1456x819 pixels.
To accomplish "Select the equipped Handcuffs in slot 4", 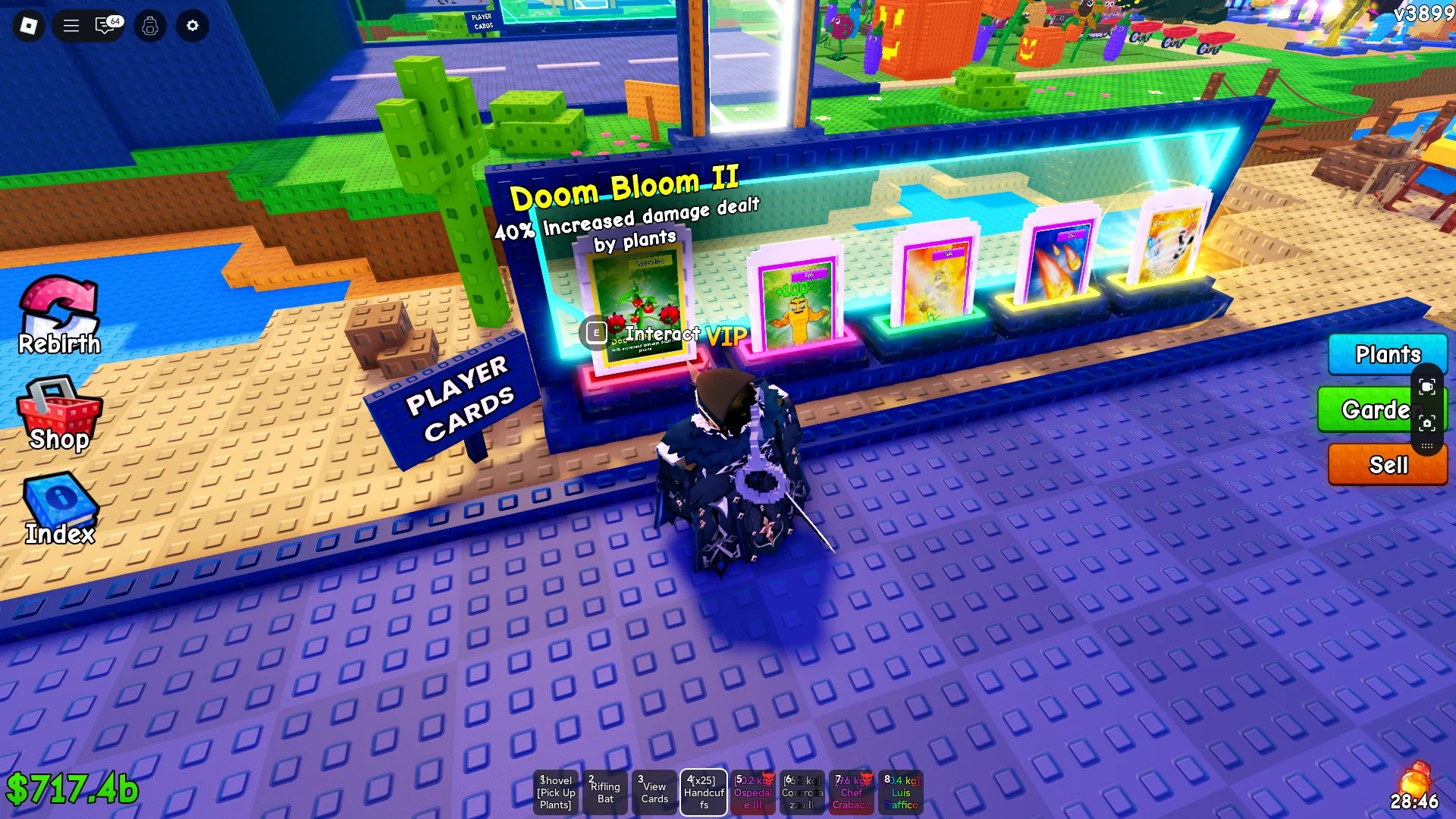I will coord(704,792).
